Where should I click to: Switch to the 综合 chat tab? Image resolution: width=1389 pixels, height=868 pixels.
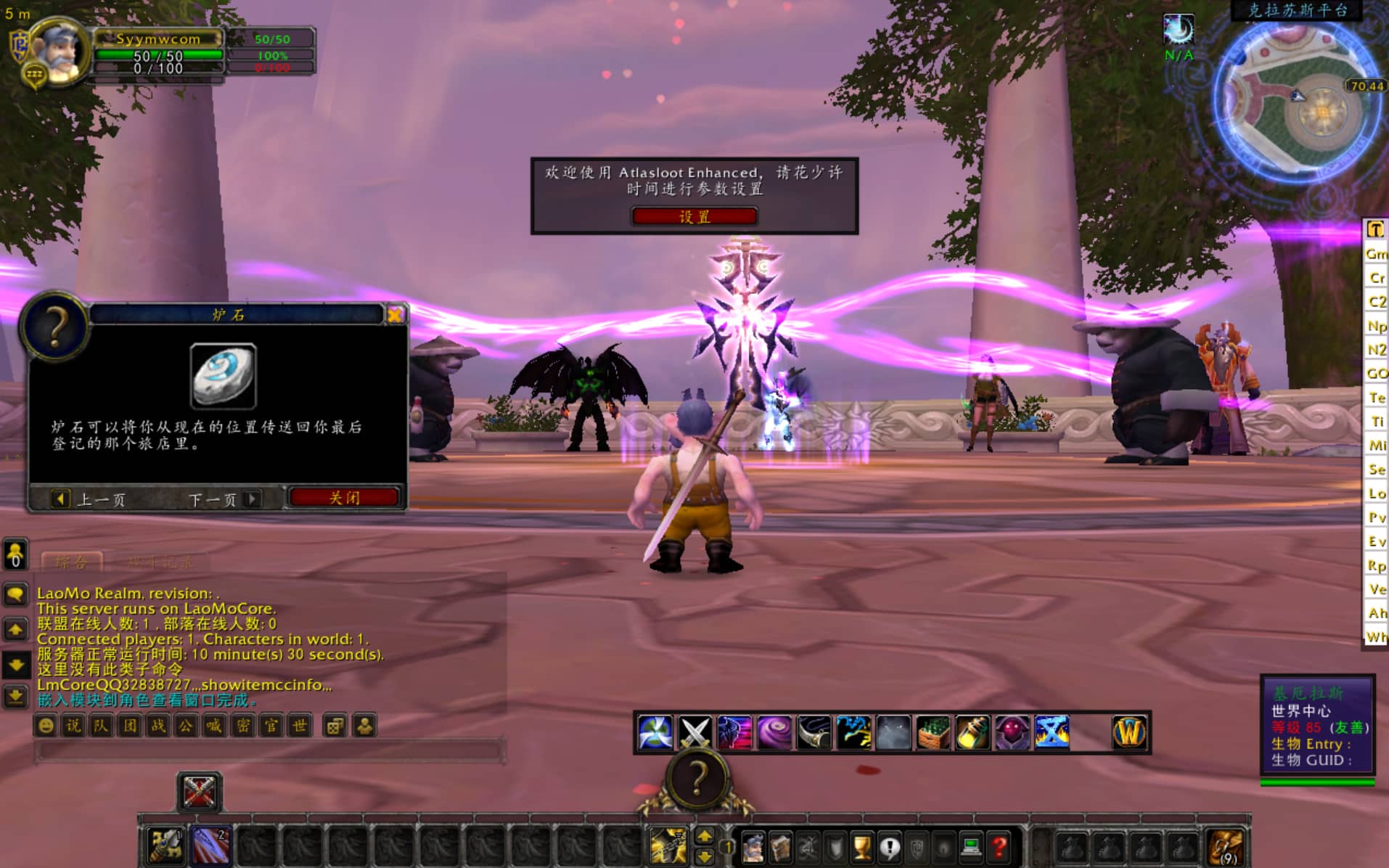[71, 562]
